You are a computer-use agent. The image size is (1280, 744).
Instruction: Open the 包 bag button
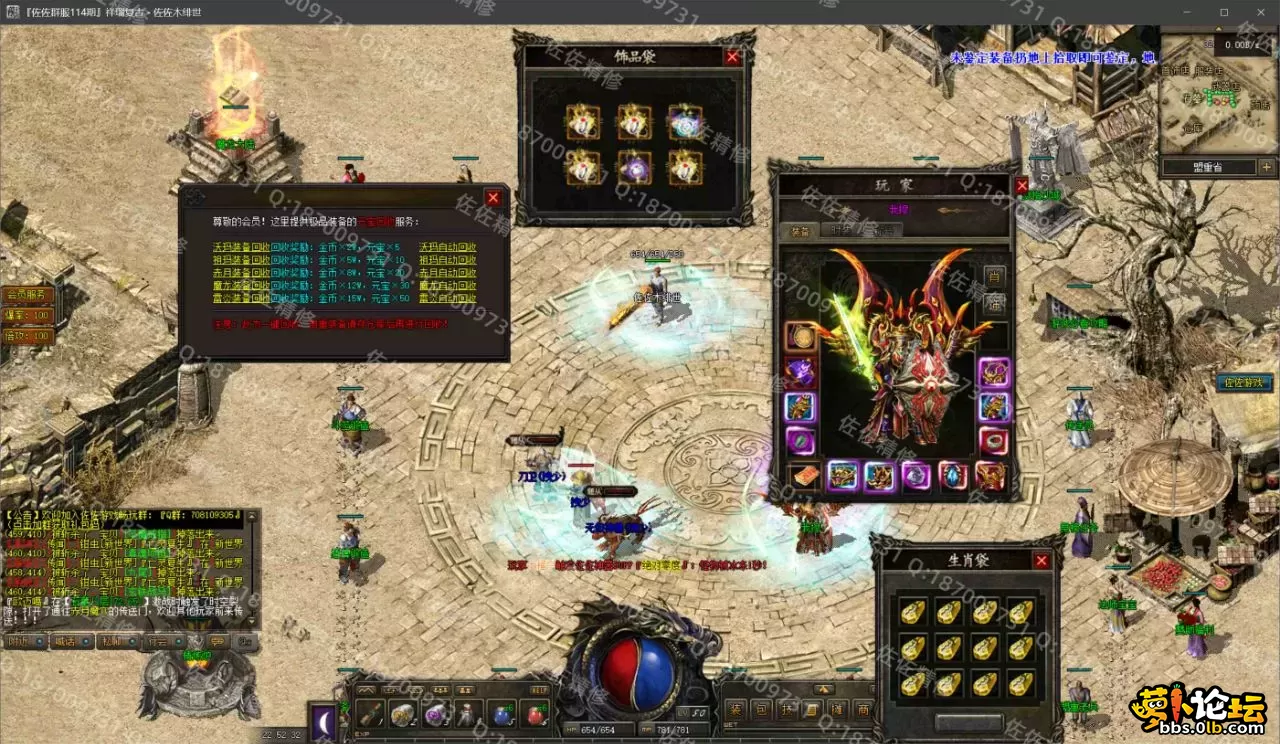pos(761,710)
